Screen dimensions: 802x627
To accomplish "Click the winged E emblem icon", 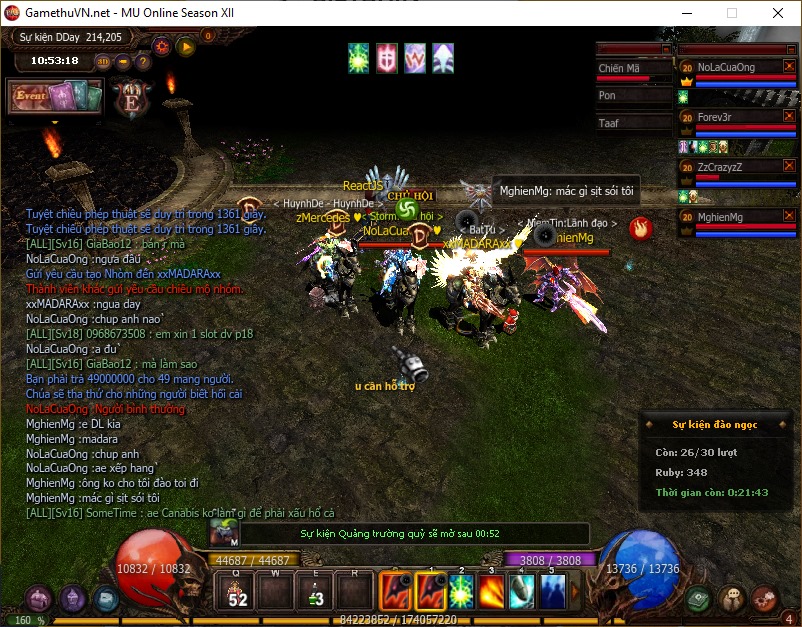I will [x=129, y=97].
